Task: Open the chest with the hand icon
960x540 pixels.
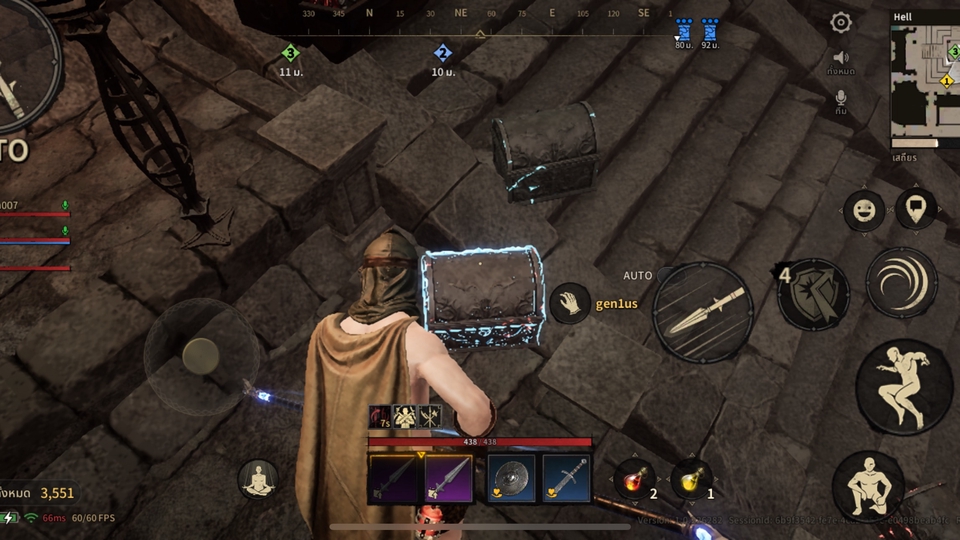Action: click(571, 303)
